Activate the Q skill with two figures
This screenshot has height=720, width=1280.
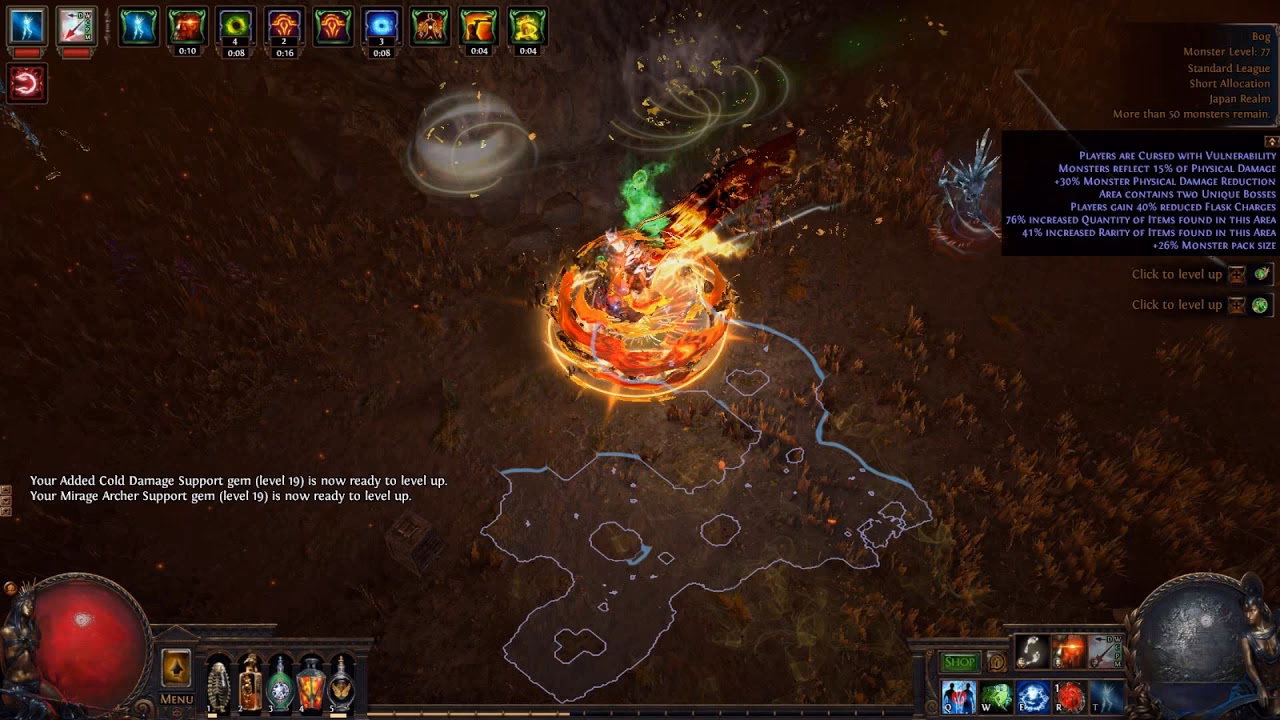pos(958,696)
